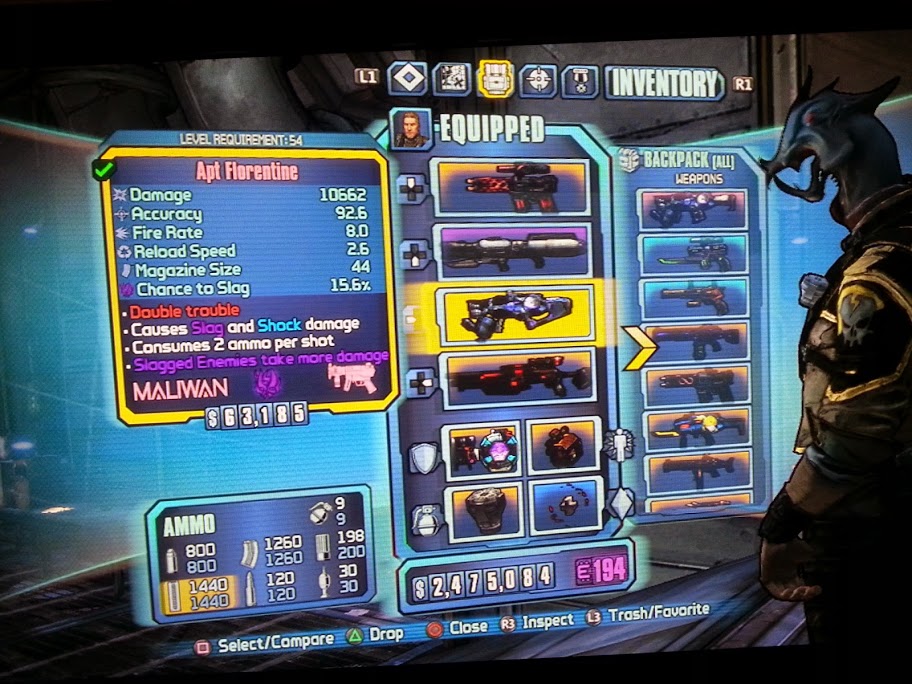Pick the equipped shield with the purple core
Screen dimensions: 912x684
pyautogui.click(x=483, y=449)
